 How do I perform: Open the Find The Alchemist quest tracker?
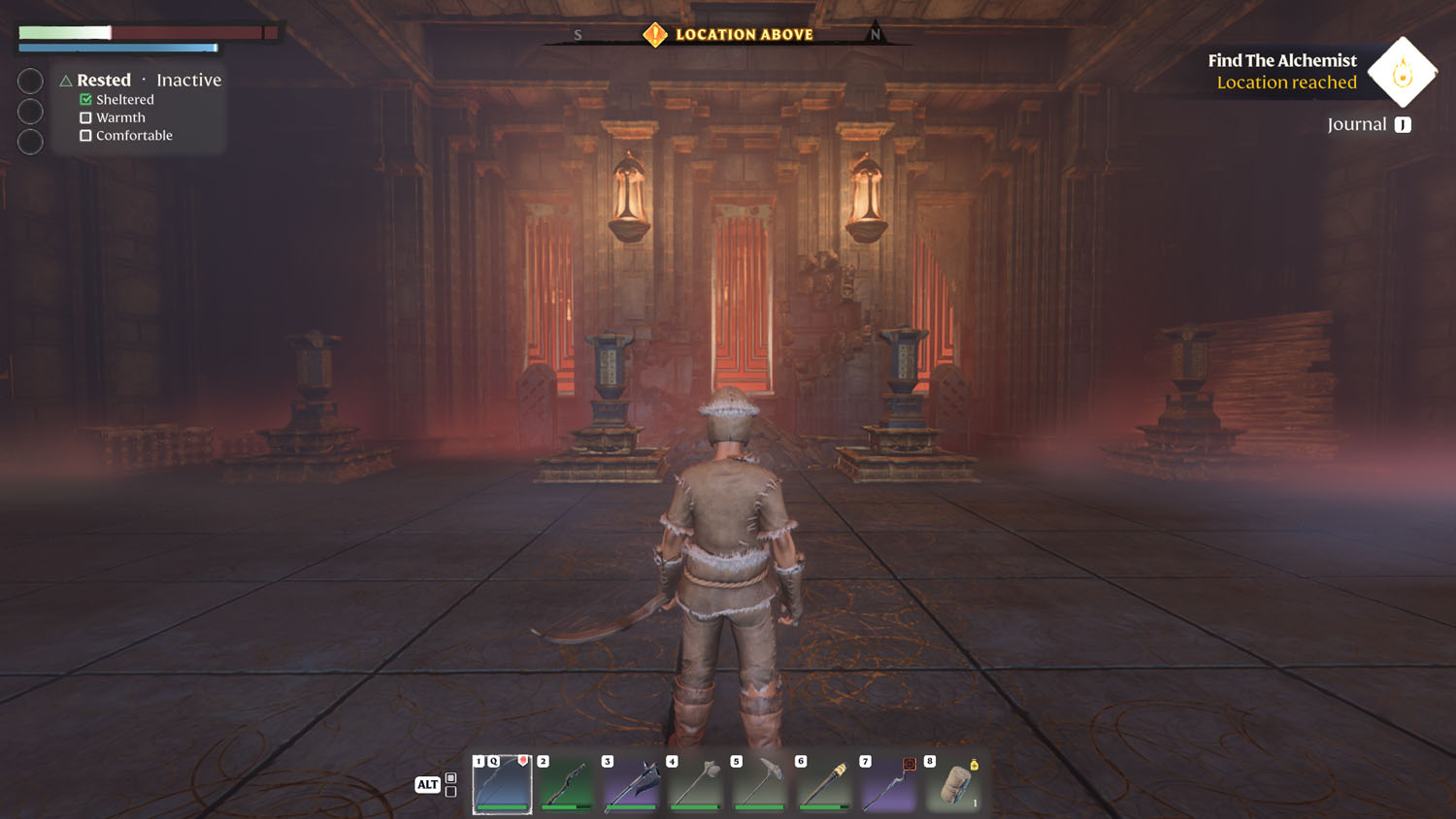point(1281,61)
